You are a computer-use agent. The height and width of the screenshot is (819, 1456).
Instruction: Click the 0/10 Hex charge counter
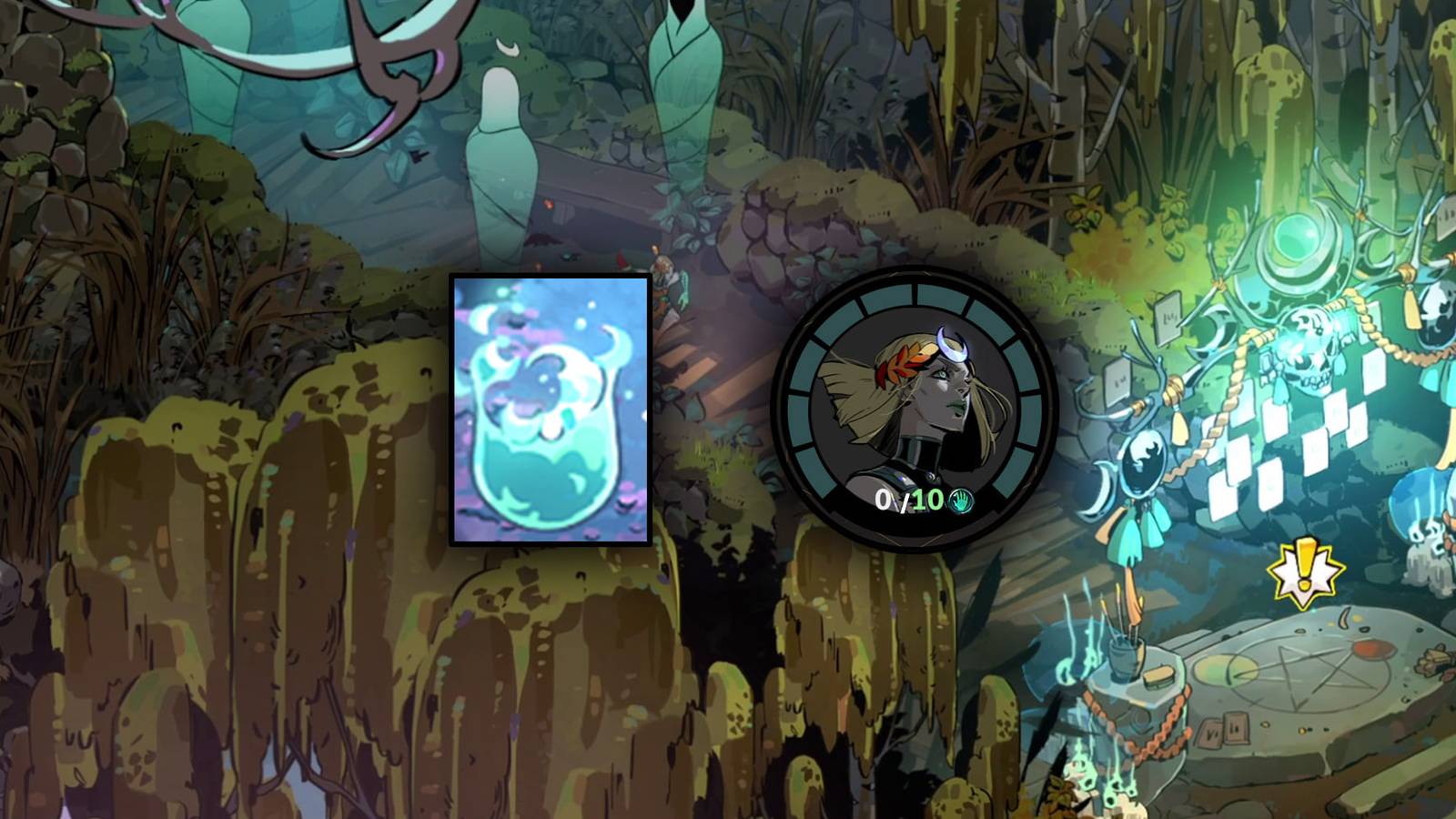[909, 500]
